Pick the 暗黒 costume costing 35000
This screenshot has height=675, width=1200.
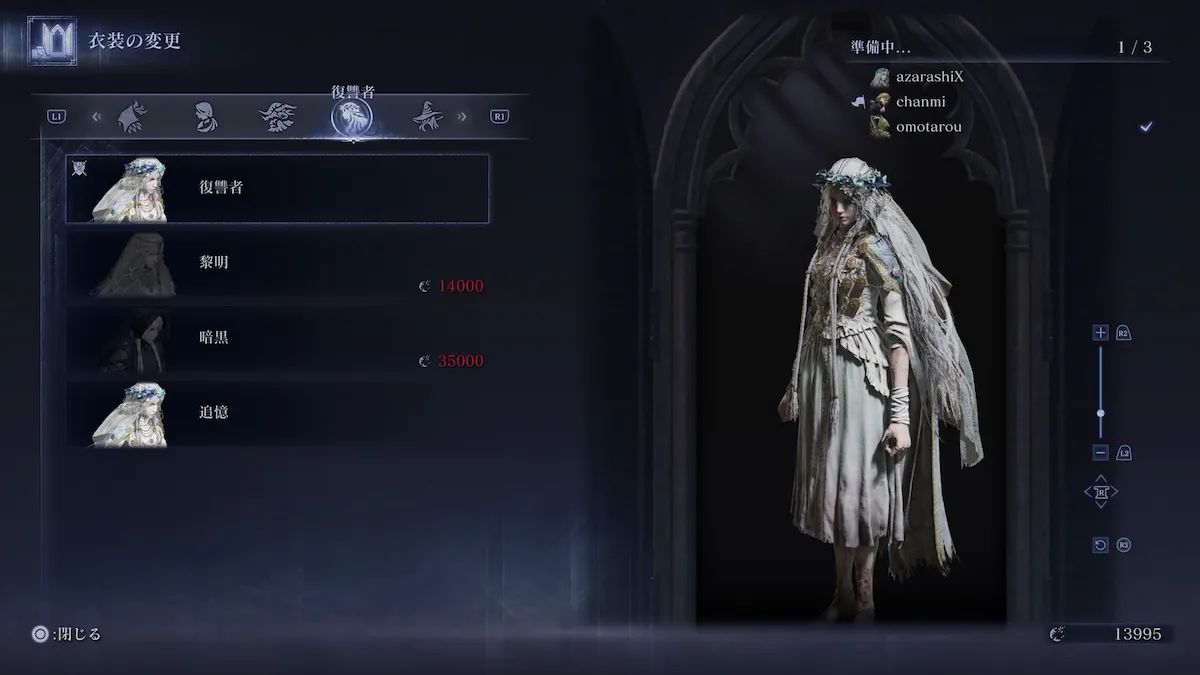(277, 340)
